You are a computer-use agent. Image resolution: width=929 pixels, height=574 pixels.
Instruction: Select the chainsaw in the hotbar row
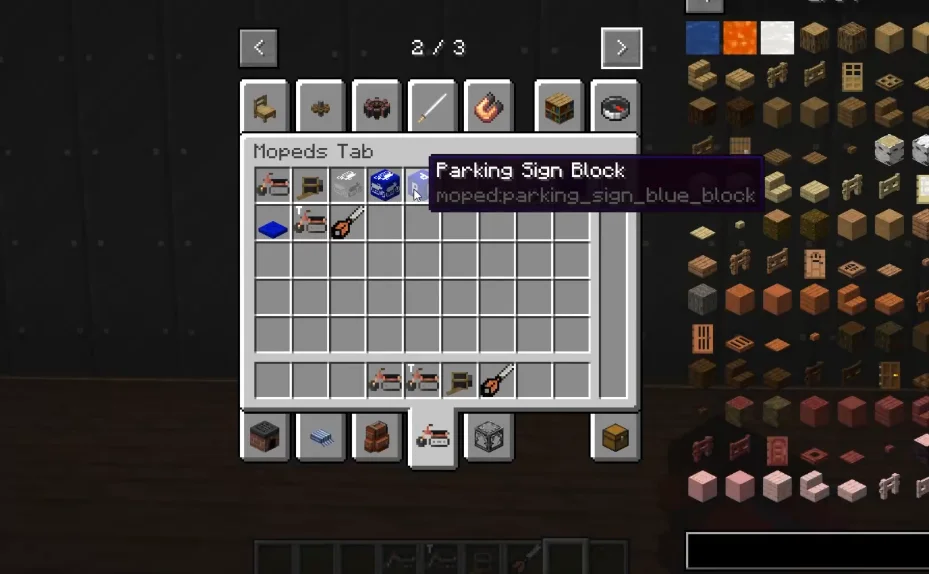pyautogui.click(x=497, y=380)
